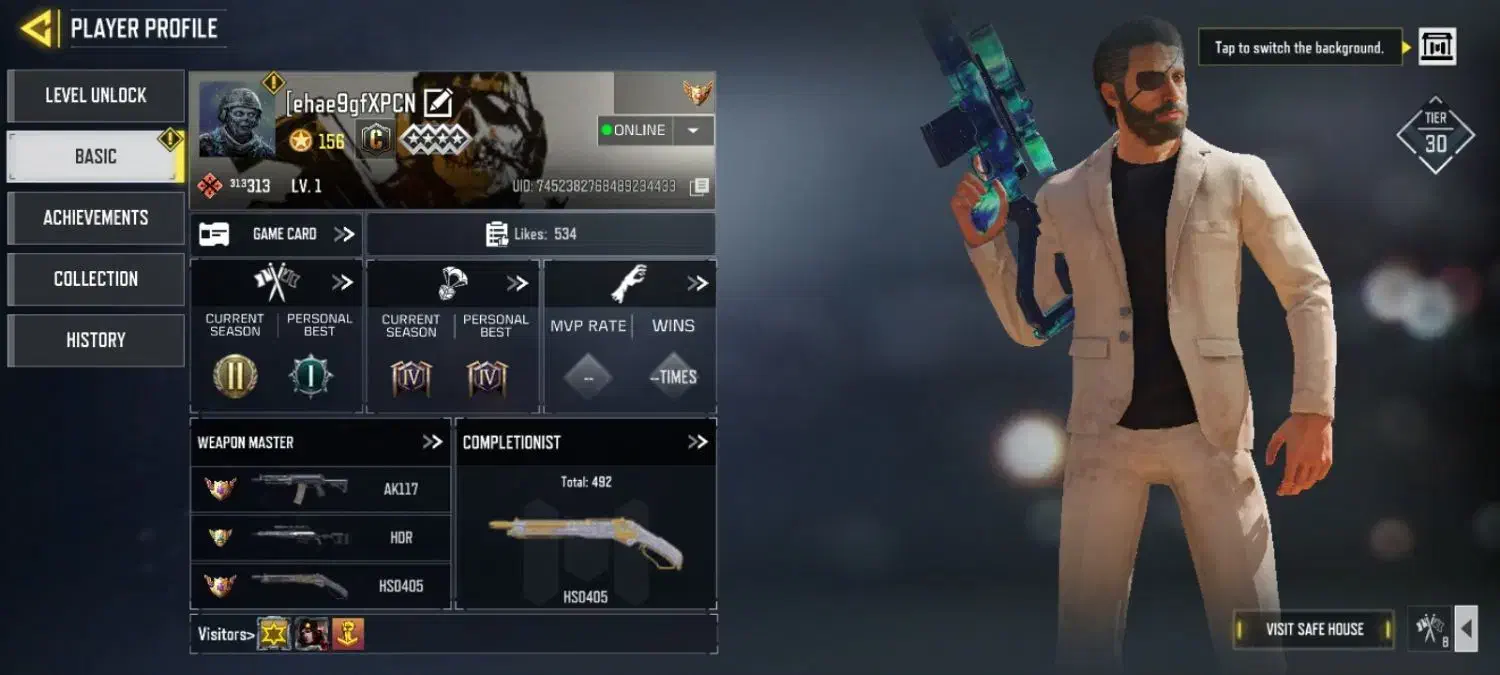Image resolution: width=1500 pixels, height=675 pixels.
Task: View the Likes list
Action: click(x=541, y=234)
